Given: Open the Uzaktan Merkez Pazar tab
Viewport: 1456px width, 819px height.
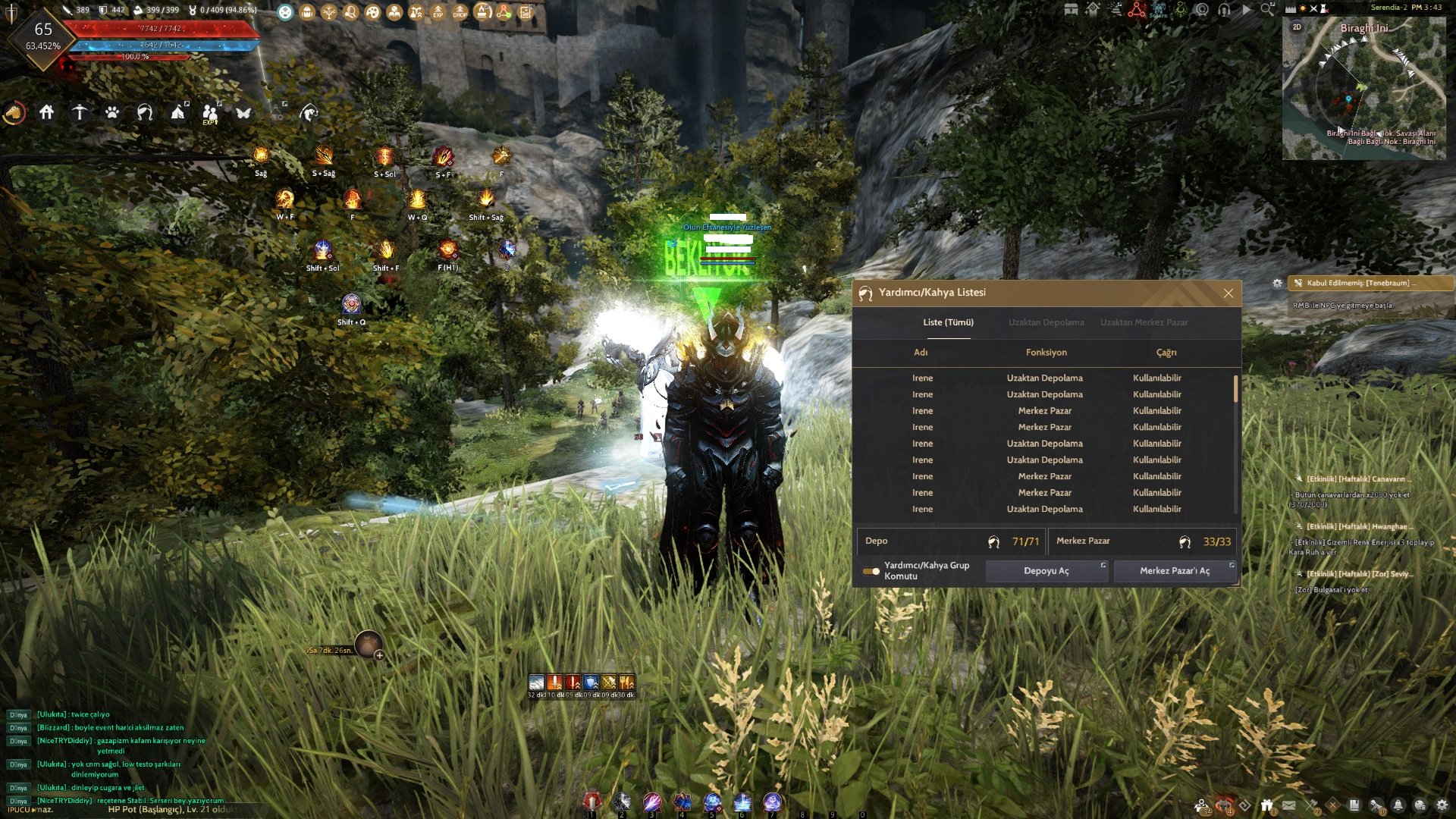Looking at the screenshot, I should [1144, 322].
